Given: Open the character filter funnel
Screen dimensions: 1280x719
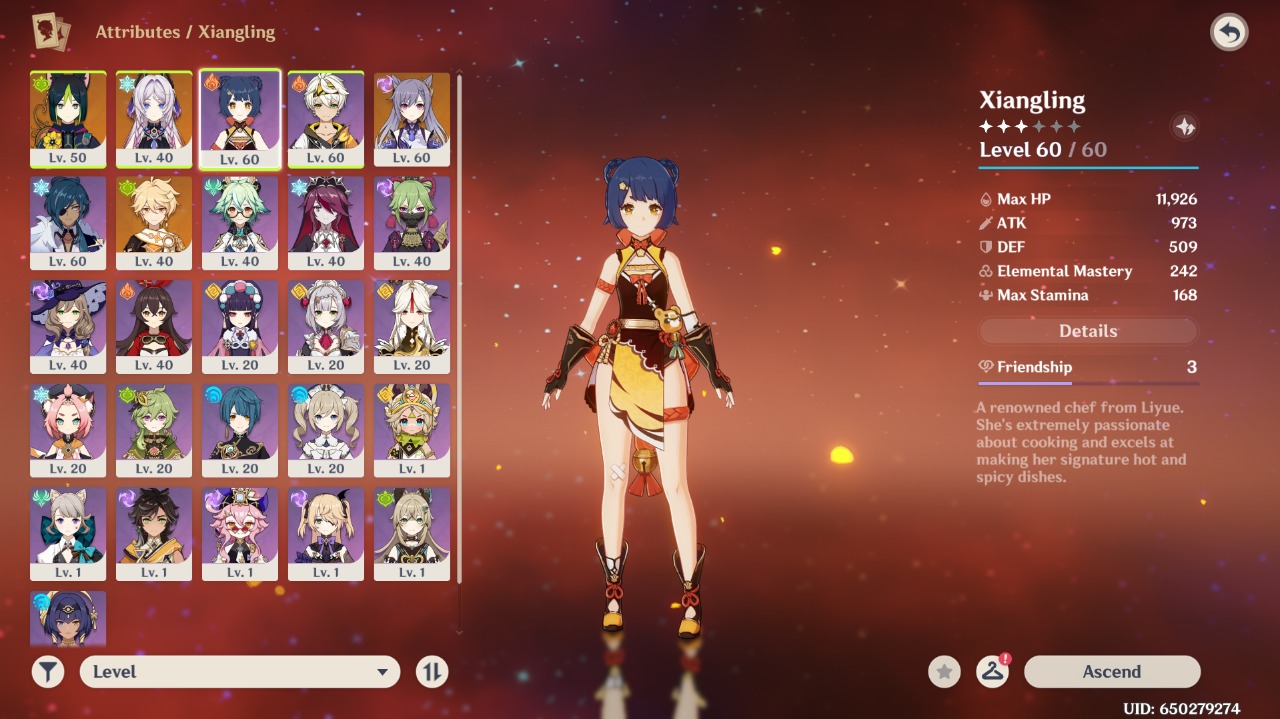Looking at the screenshot, I should pos(48,672).
